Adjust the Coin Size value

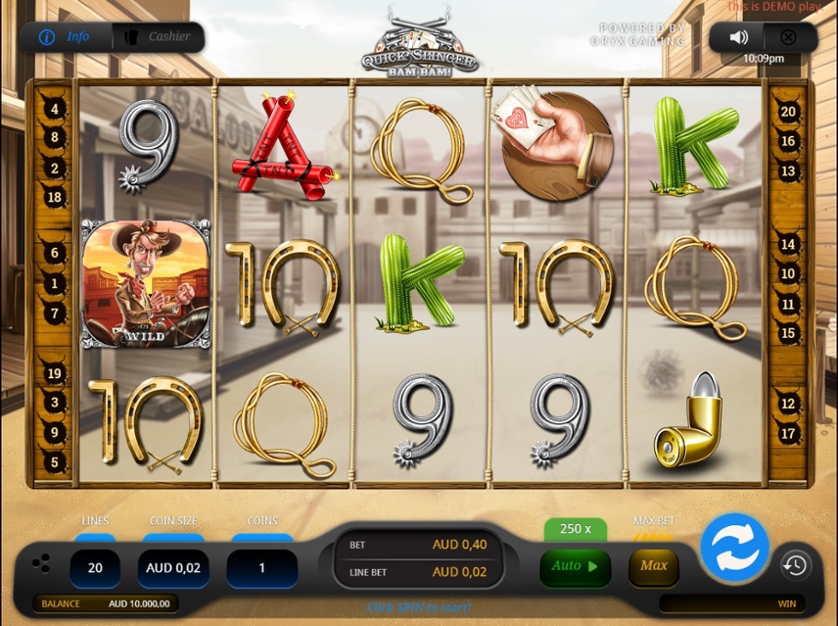pyautogui.click(x=173, y=567)
